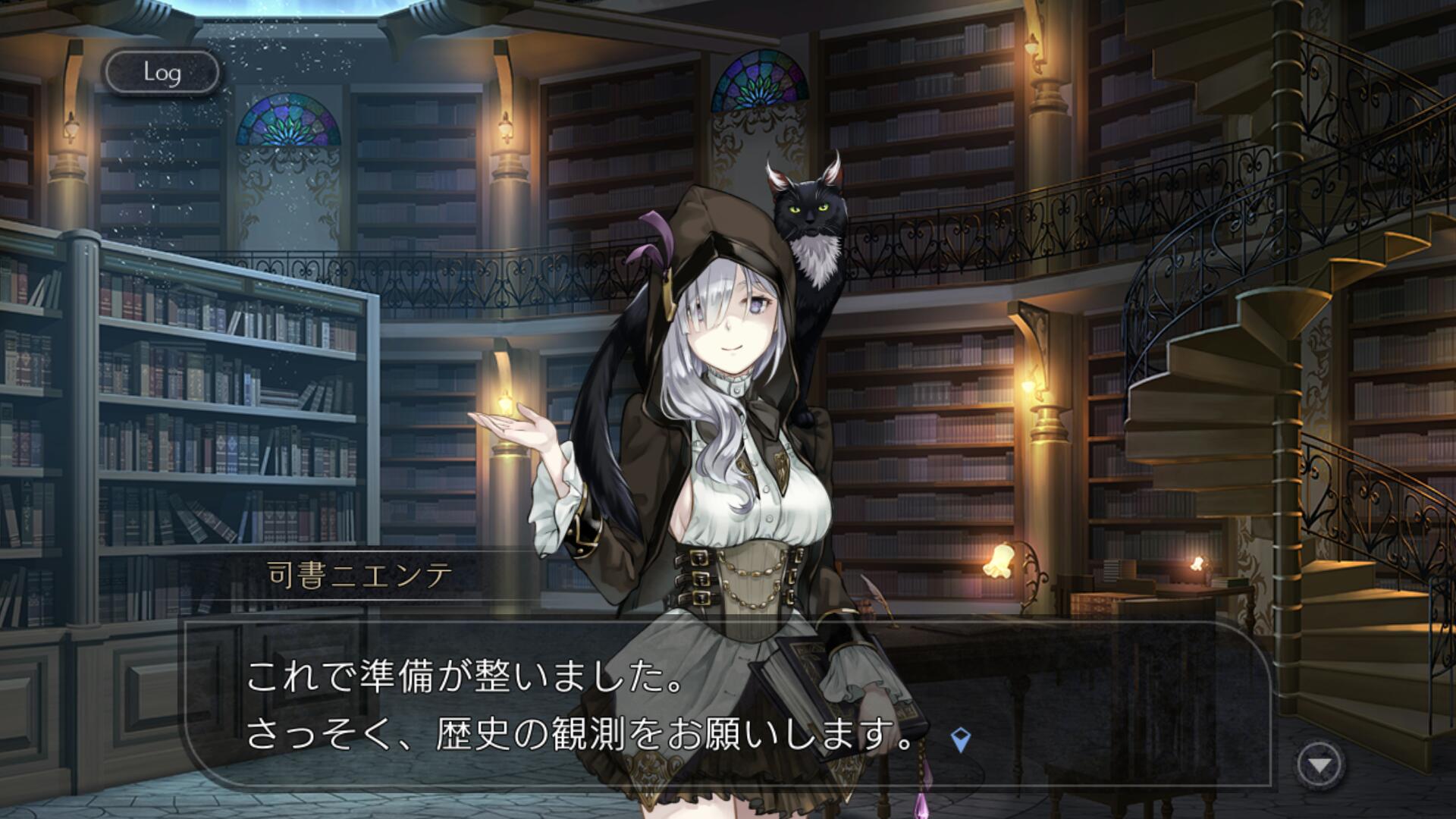Open the dialogue Log
The height and width of the screenshot is (819, 1456).
pyautogui.click(x=162, y=73)
